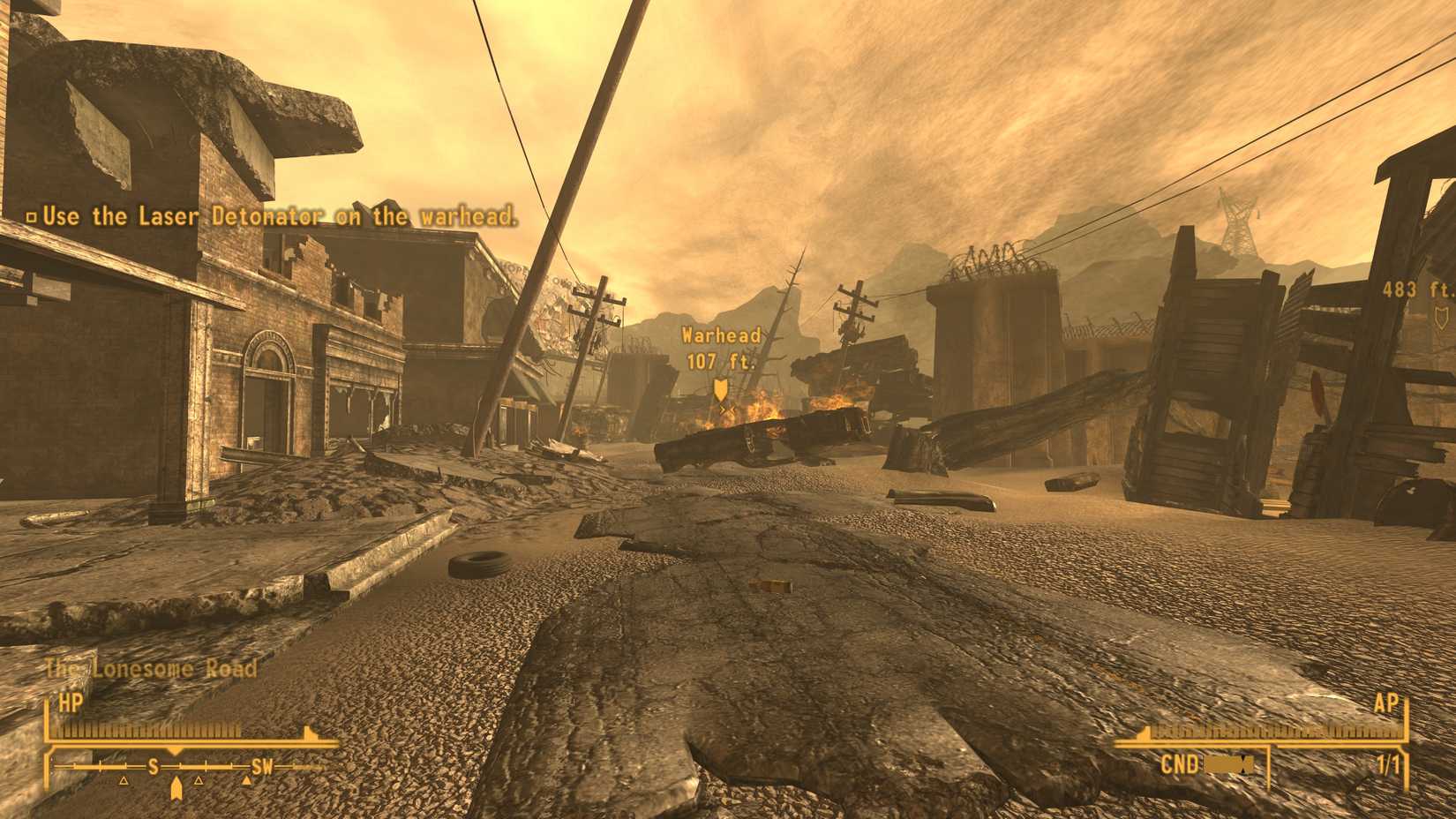Select the player direction arrow on the compass

tap(176, 784)
